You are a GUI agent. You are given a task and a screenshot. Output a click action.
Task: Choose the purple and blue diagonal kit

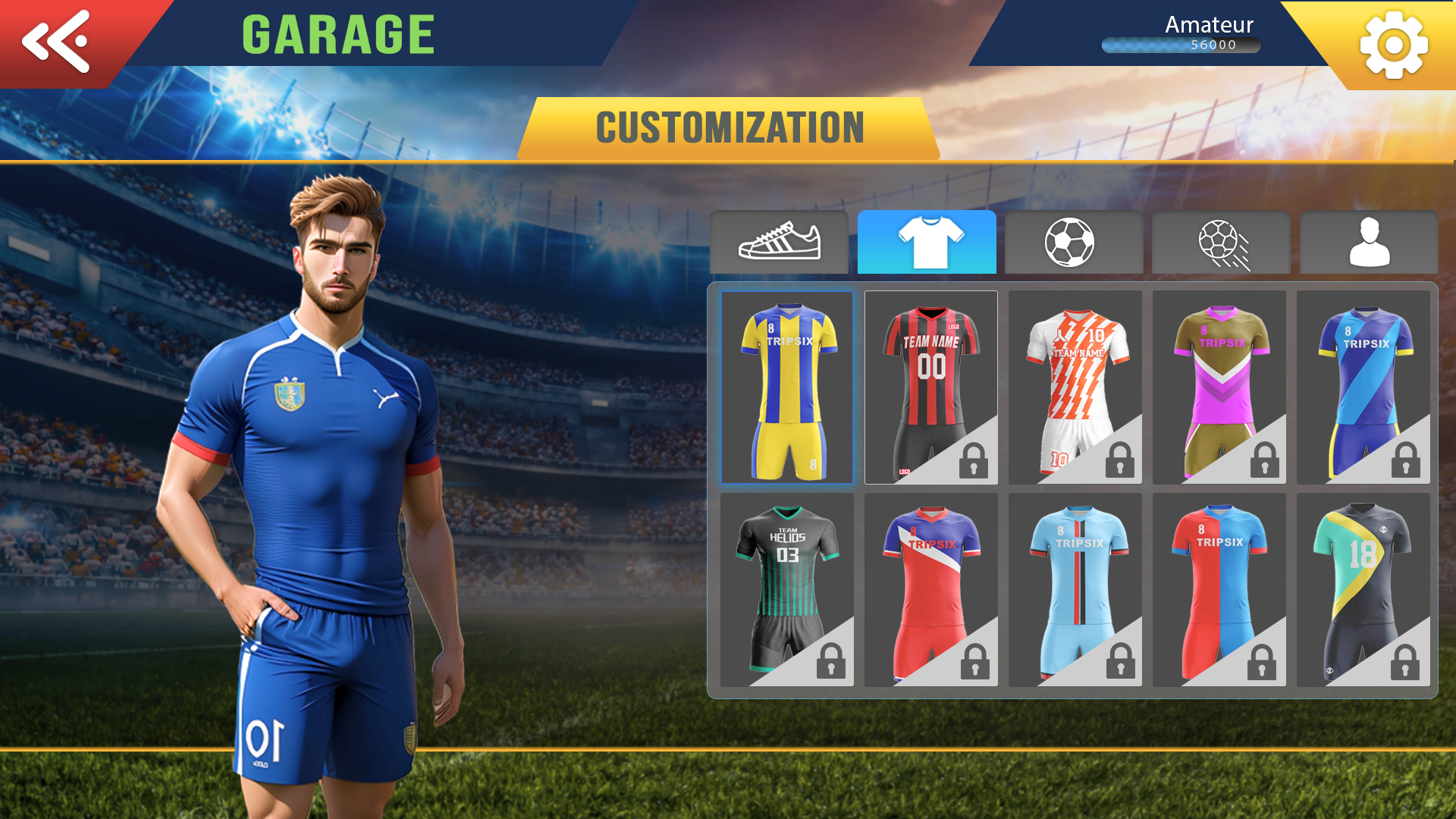click(1363, 388)
